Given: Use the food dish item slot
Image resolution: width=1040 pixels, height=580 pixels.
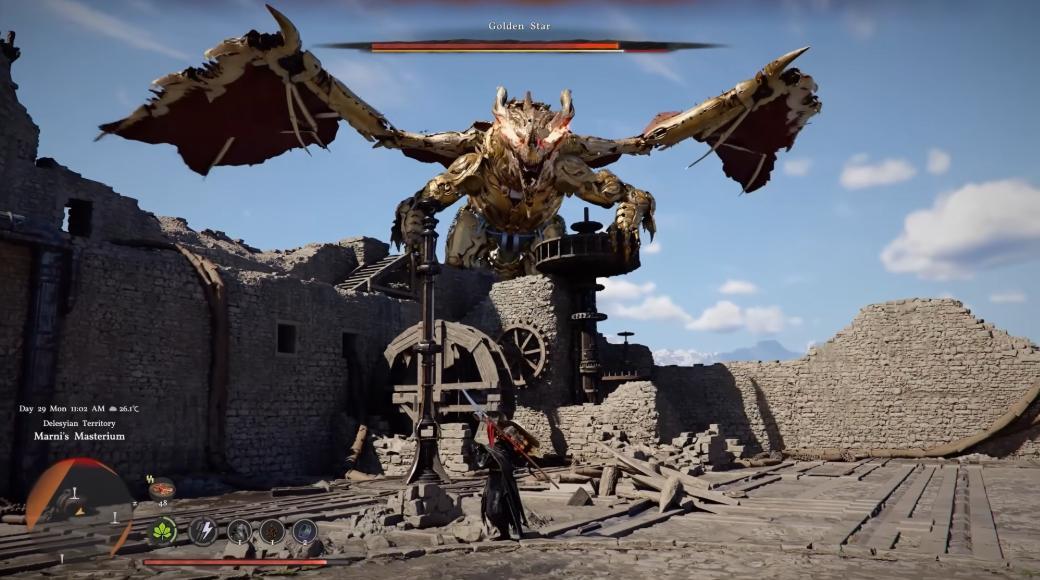Looking at the screenshot, I should pyautogui.click(x=161, y=489).
